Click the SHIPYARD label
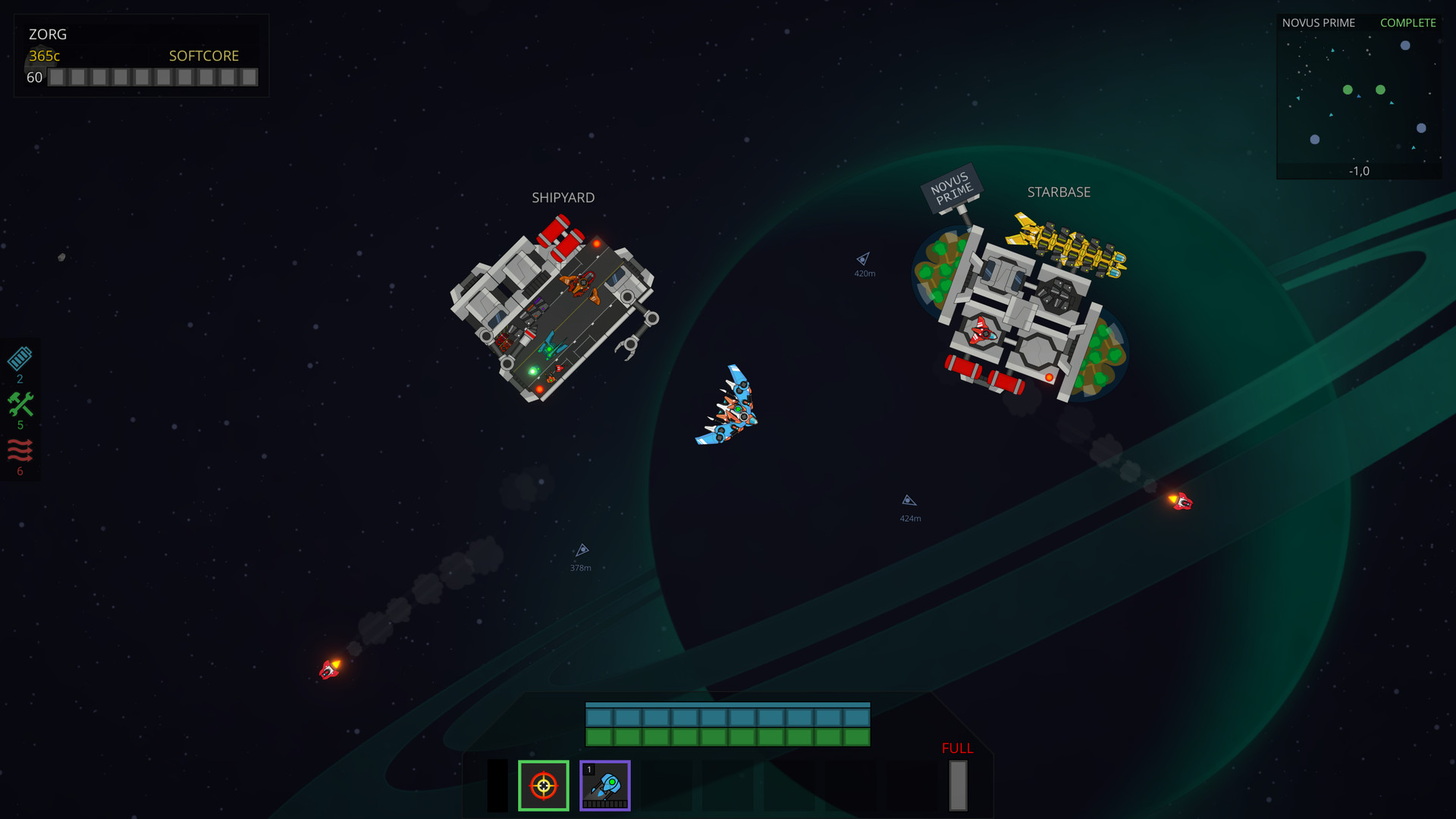The image size is (1456, 819). [563, 197]
